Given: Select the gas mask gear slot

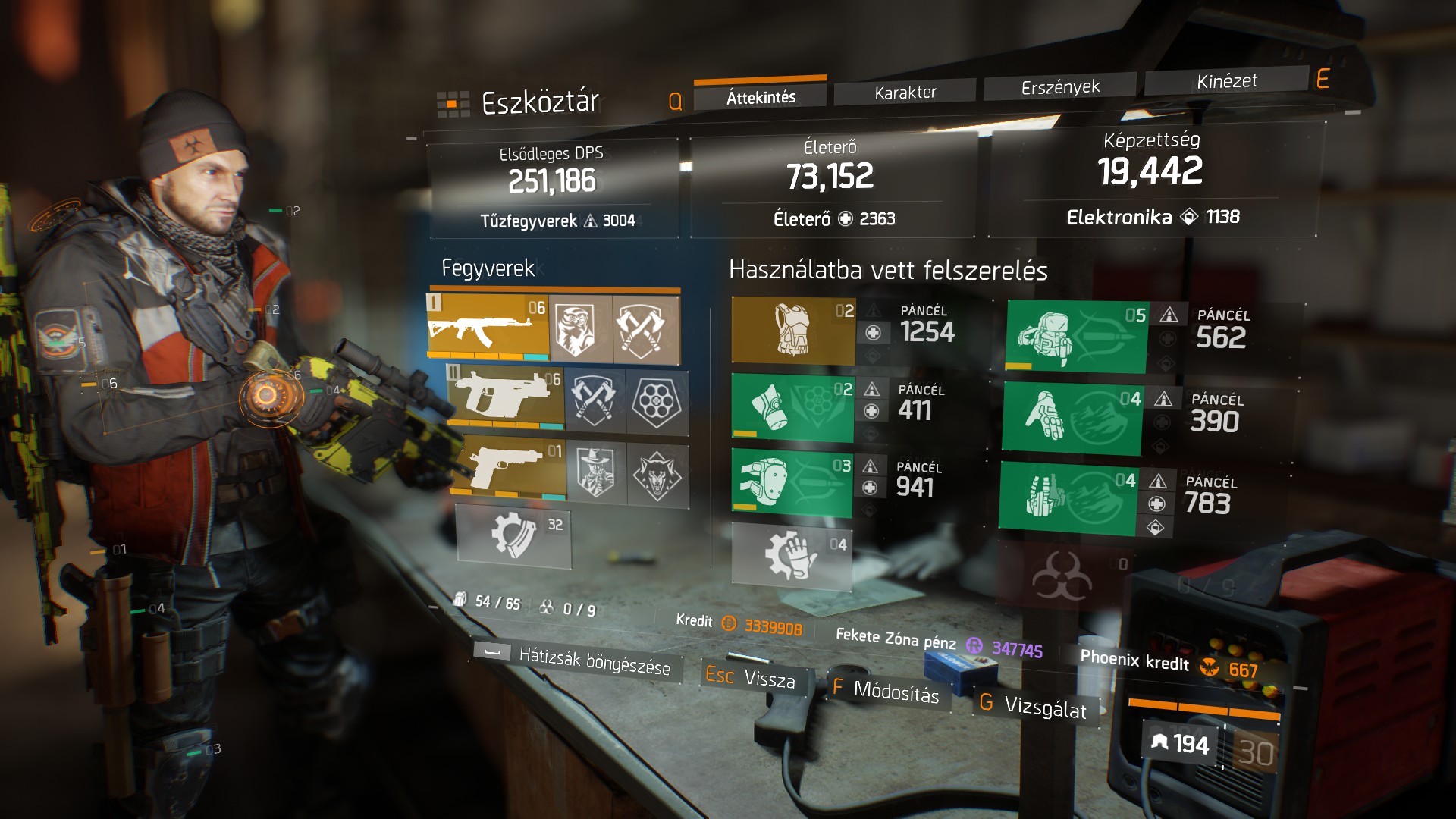Looking at the screenshot, I should pyautogui.click(x=792, y=407).
